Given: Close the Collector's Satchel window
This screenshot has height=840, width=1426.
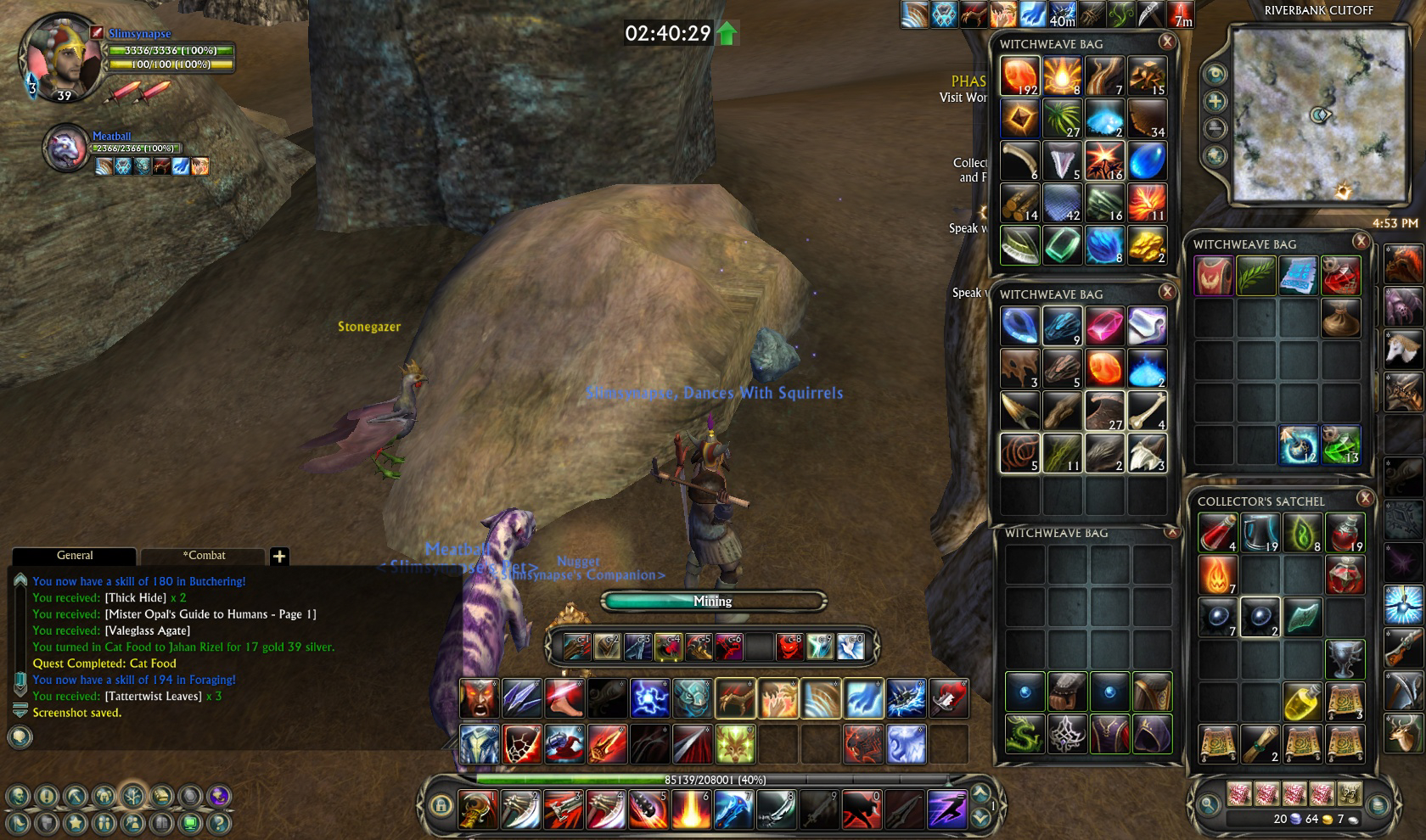Looking at the screenshot, I should tap(1365, 499).
